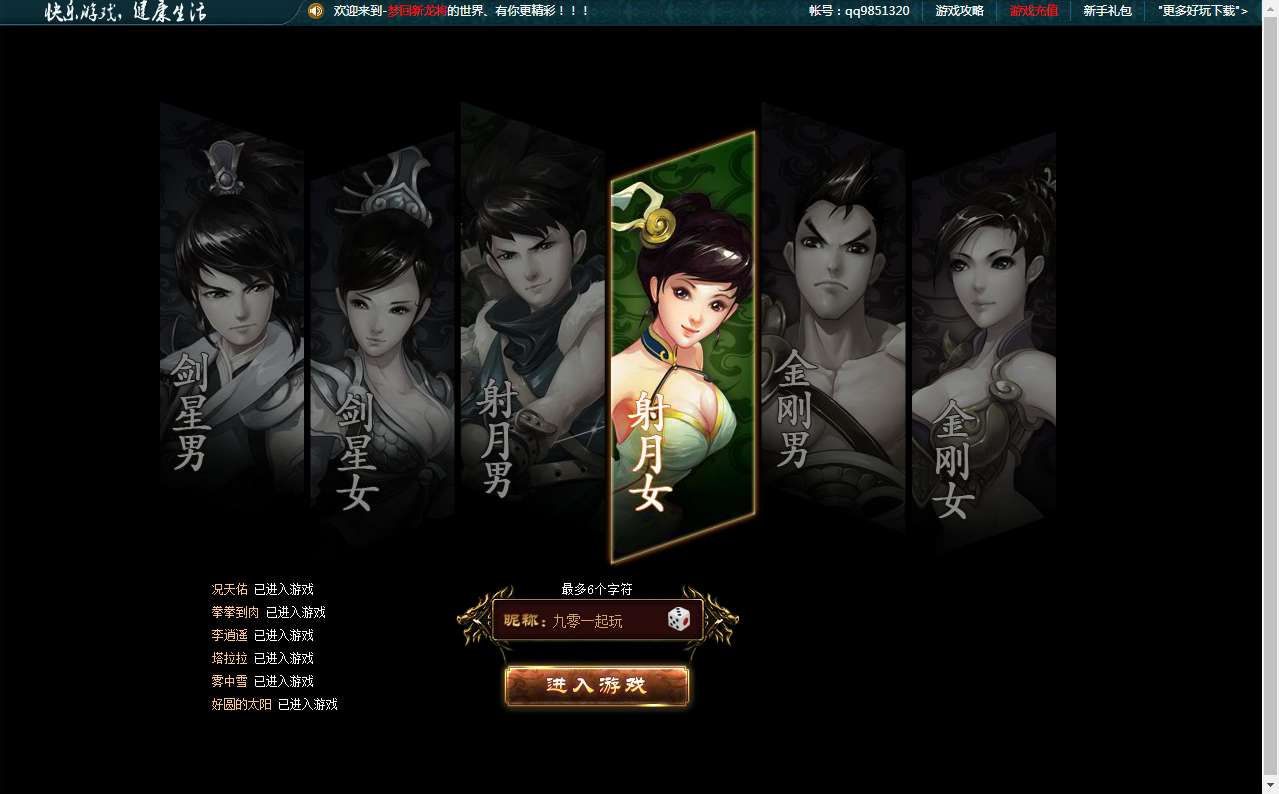Open the 游戏攻略 game guide link
Viewport: 1279px width, 794px height.
(959, 11)
